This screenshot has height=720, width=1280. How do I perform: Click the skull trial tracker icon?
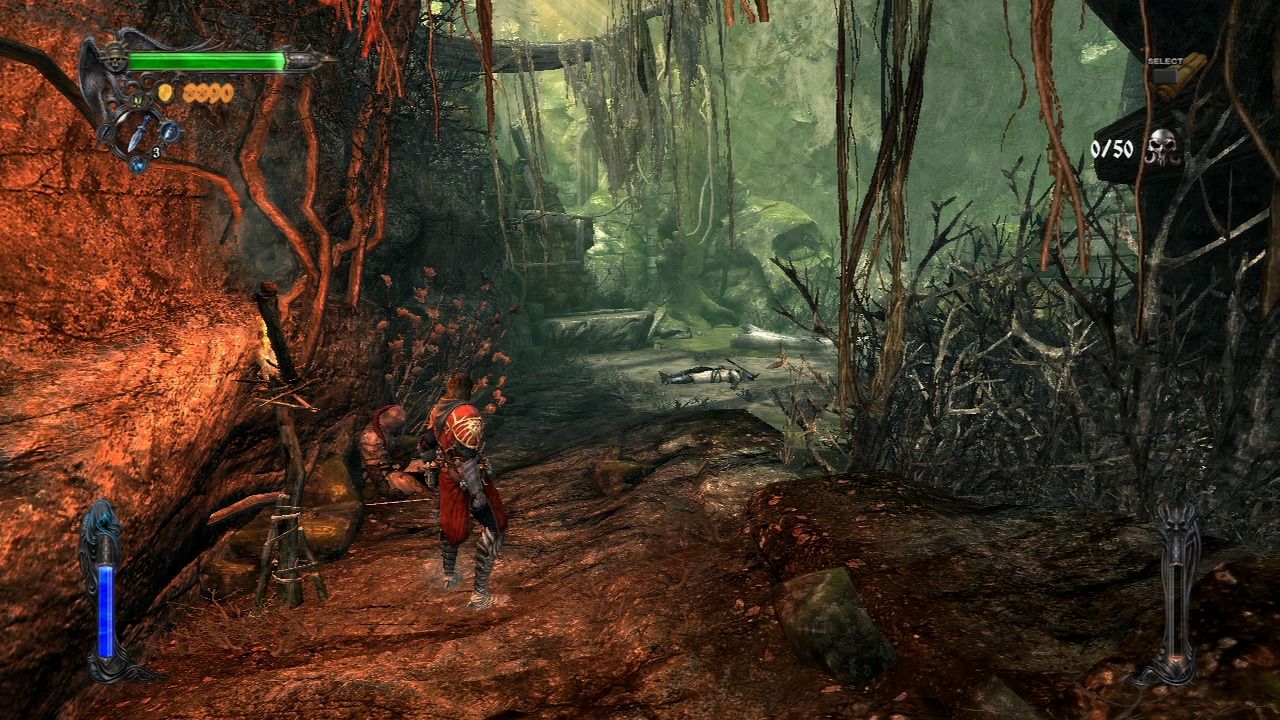coord(1163,148)
